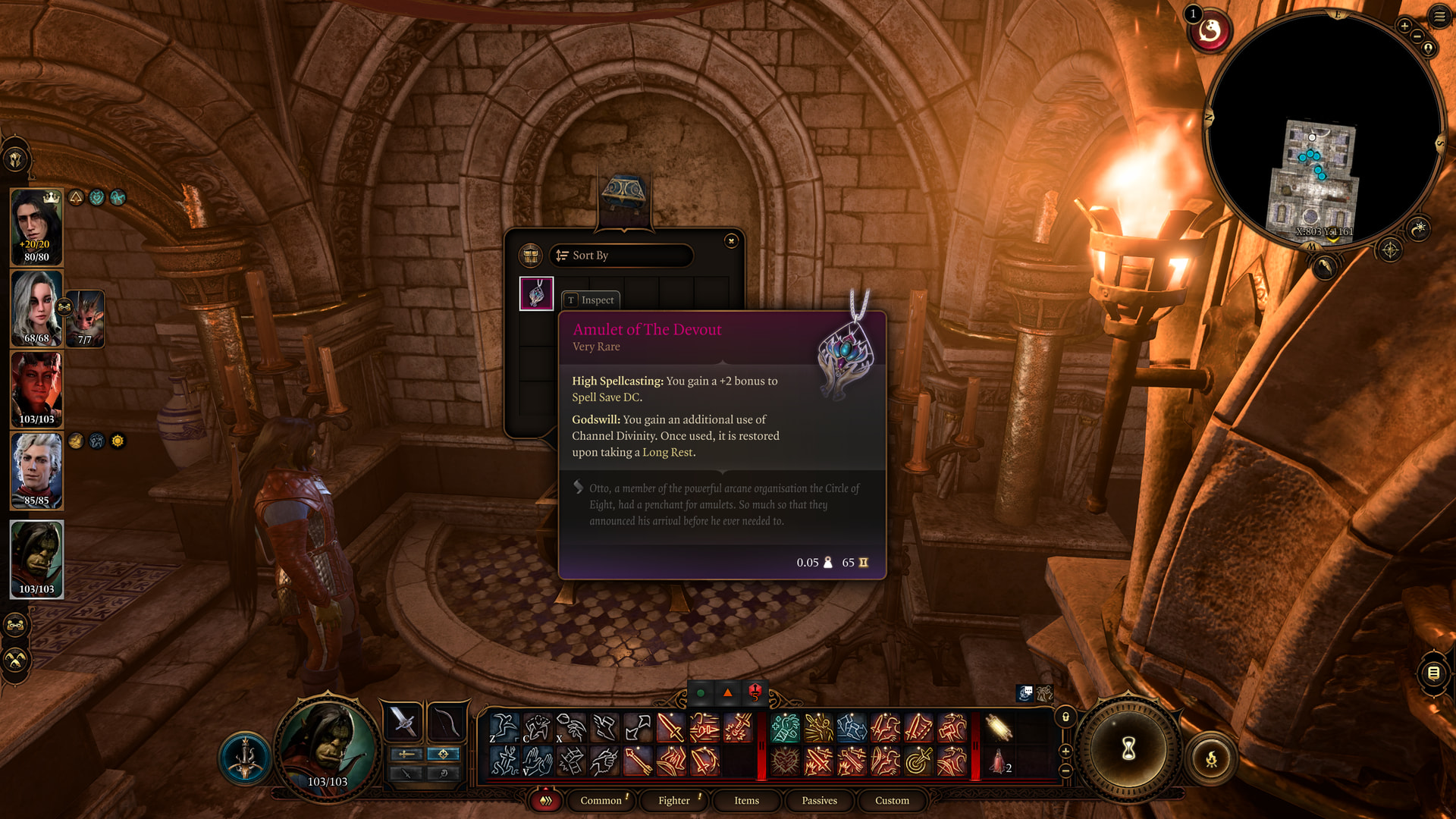Image resolution: width=1456 pixels, height=819 pixels.
Task: Click the hourglass end turn button
Action: click(1128, 749)
